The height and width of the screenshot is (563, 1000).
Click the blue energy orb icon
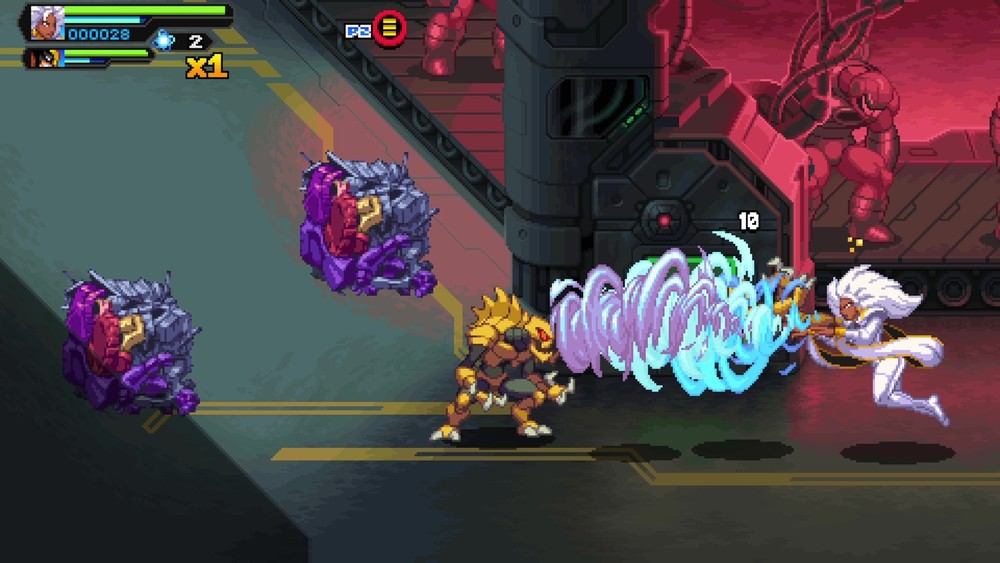pos(163,40)
